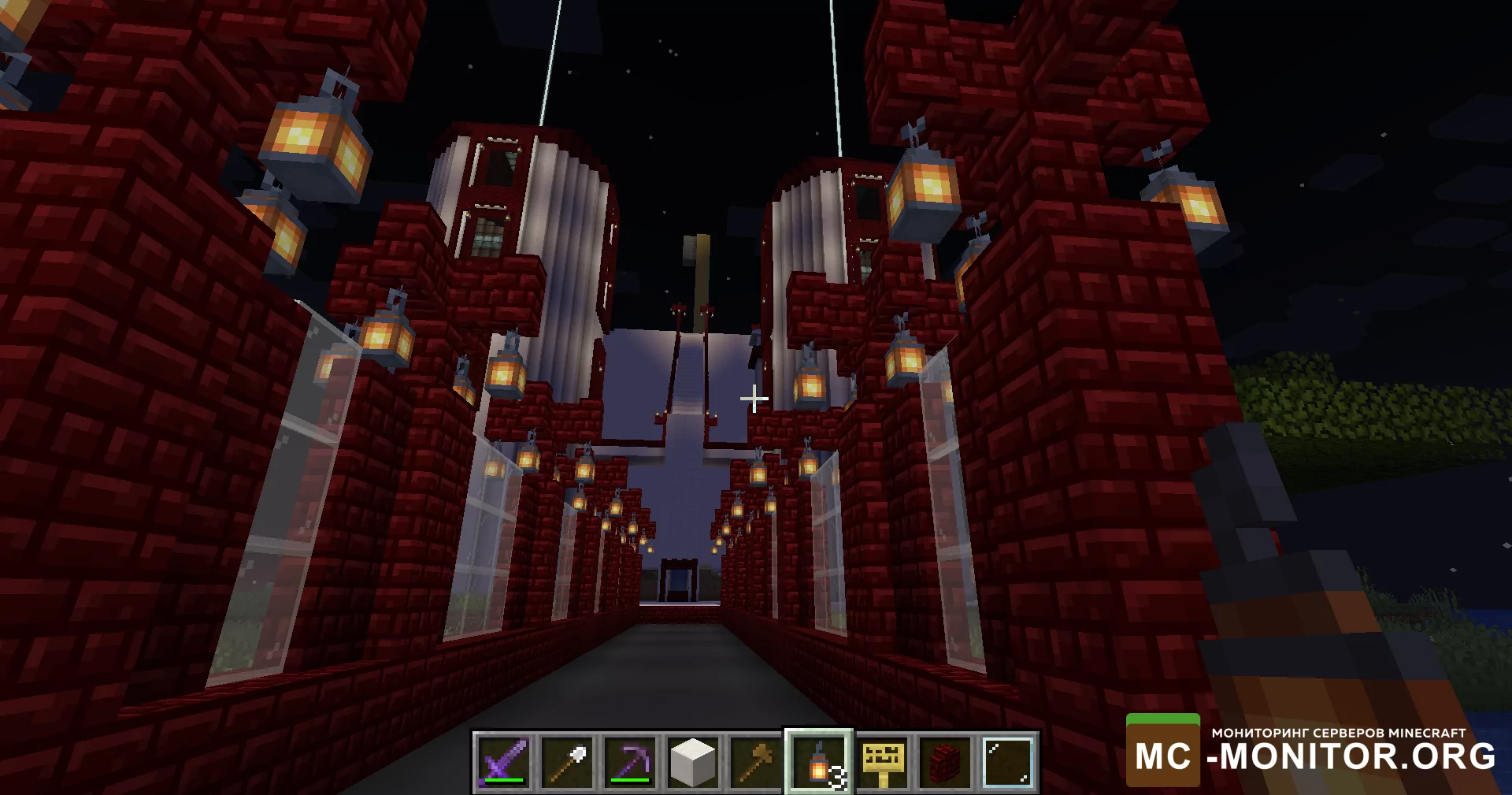Choose the yellow sign hotbar slot
Screen dimensions: 1512x795
(882, 761)
